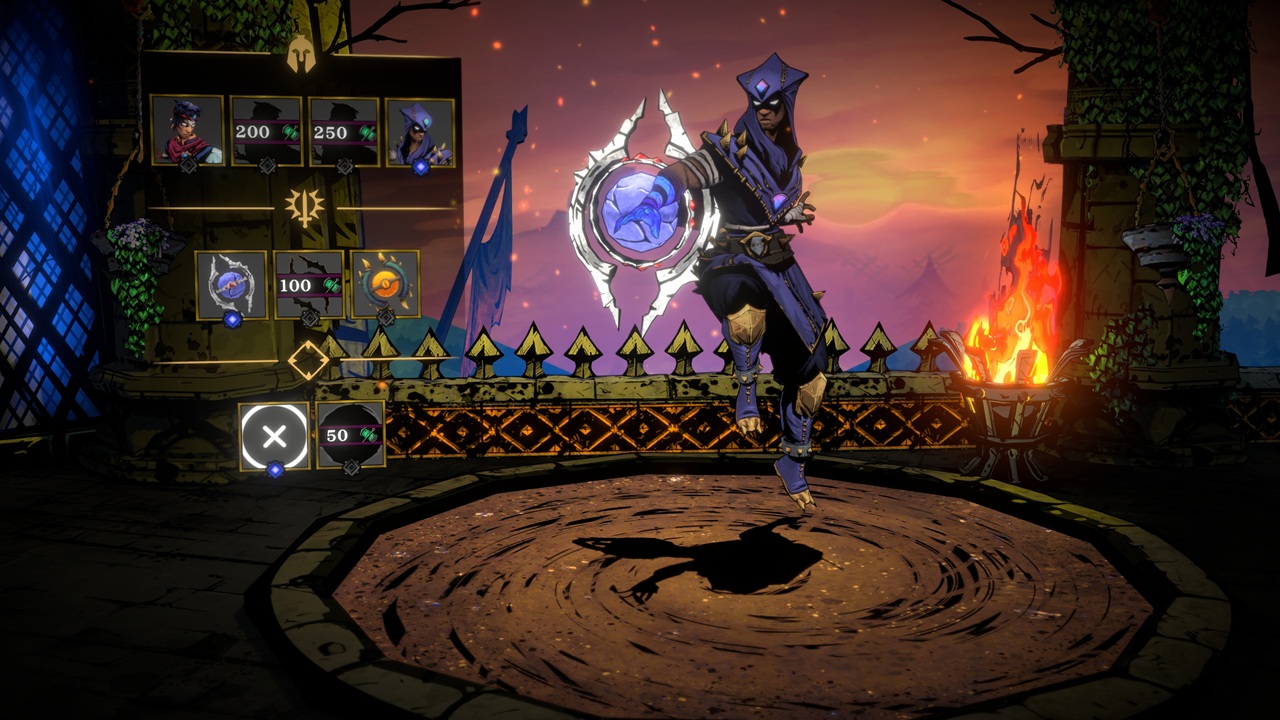Image resolution: width=1280 pixels, height=720 pixels.
Task: Expand the diamond marker under the 200-cost slot
Action: 265,166
